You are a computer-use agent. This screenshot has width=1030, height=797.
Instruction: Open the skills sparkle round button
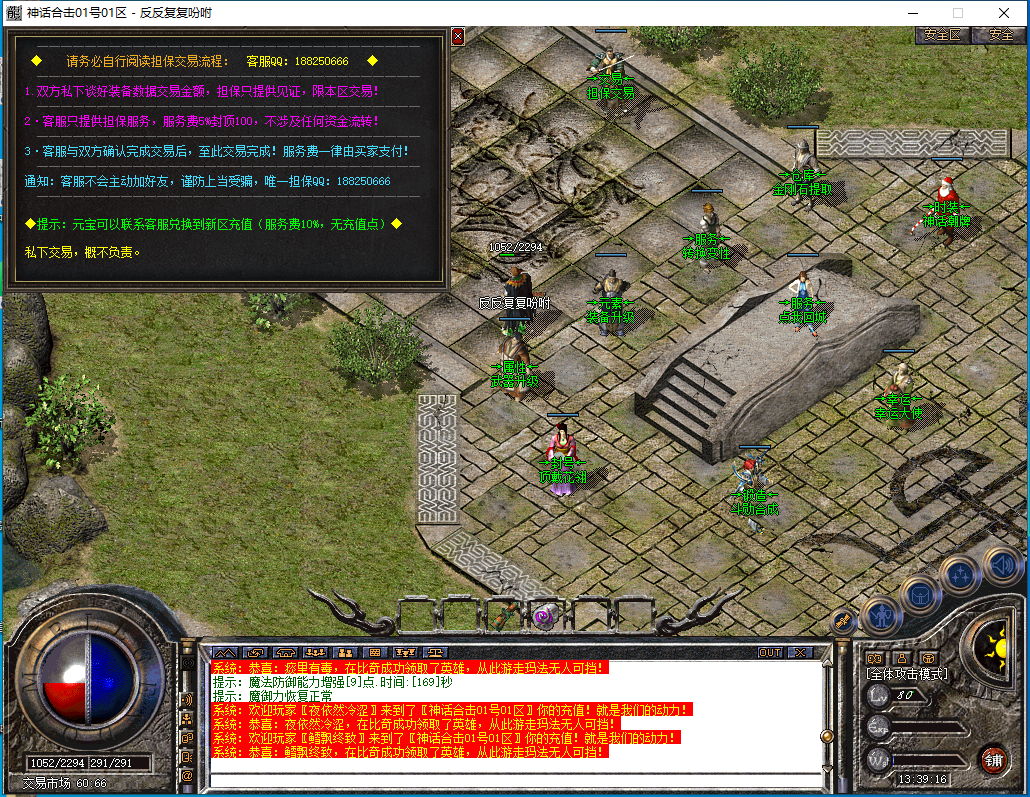pos(960,575)
